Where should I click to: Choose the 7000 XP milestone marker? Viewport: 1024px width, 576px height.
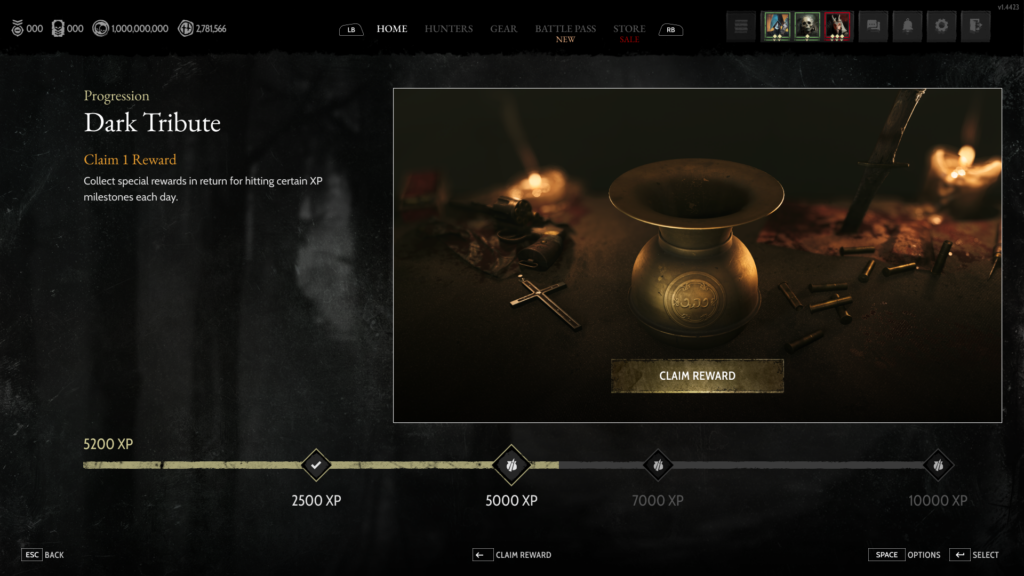[x=658, y=465]
